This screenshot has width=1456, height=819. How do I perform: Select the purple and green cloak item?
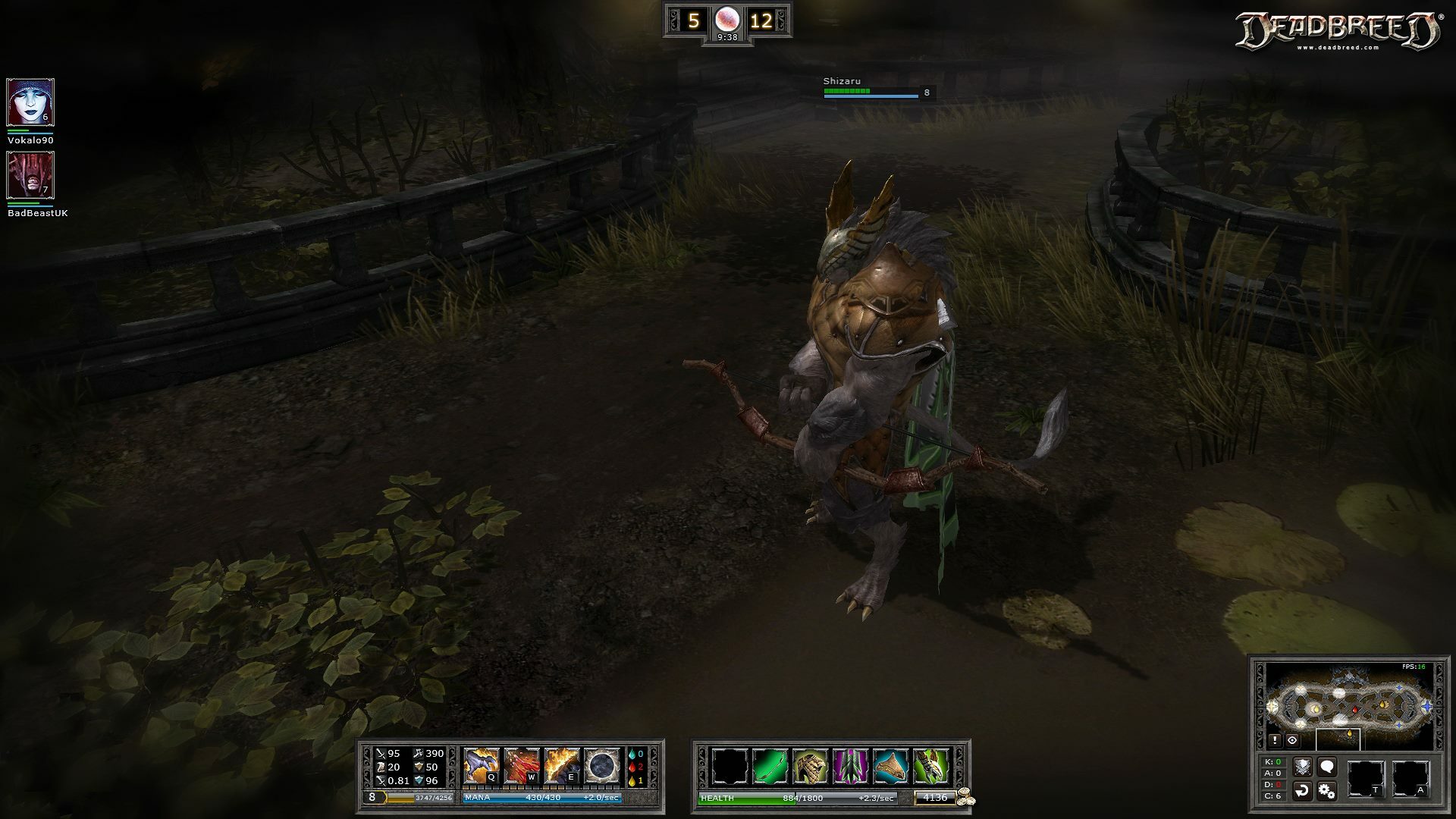pyautogui.click(x=850, y=766)
